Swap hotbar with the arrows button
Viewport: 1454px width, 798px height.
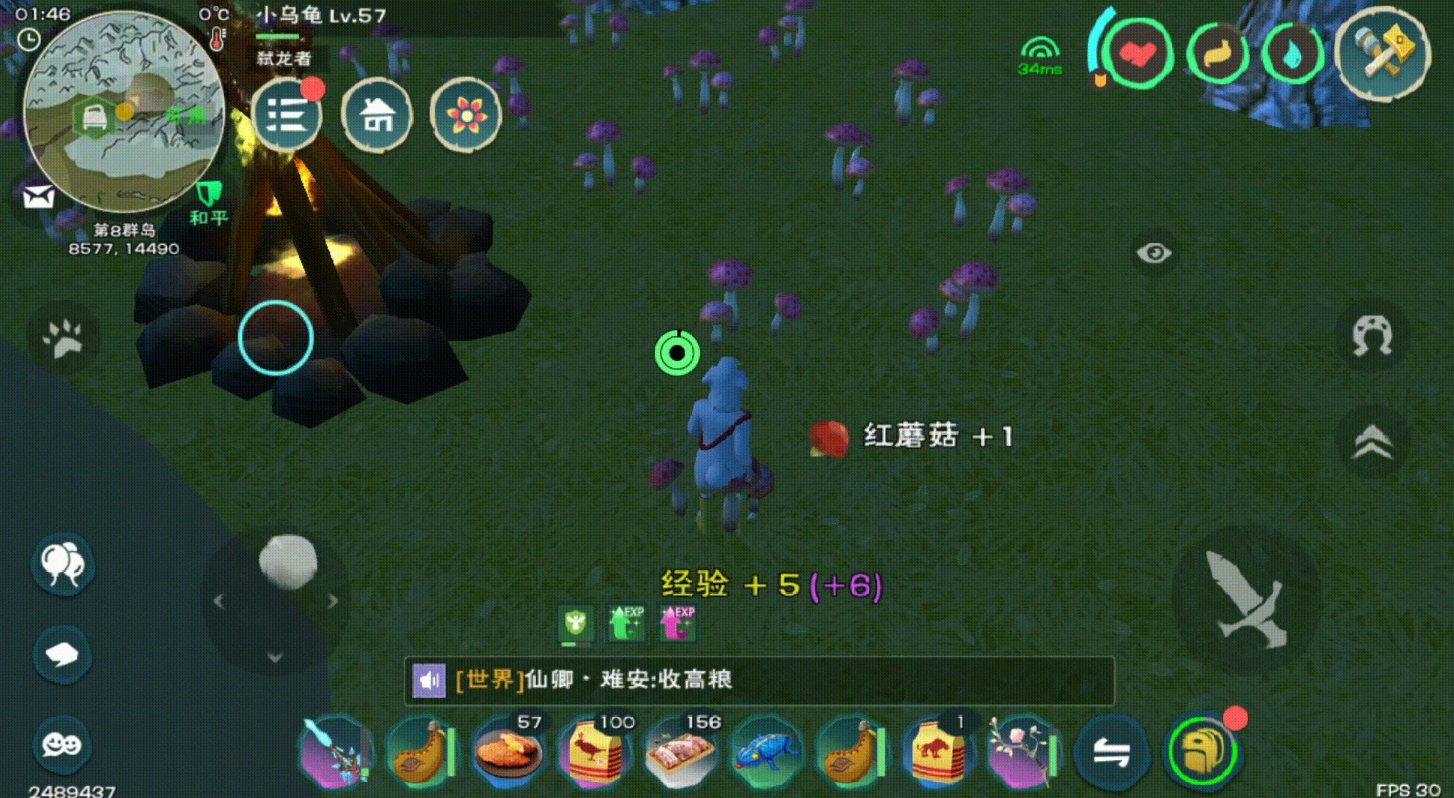pyautogui.click(x=1111, y=753)
